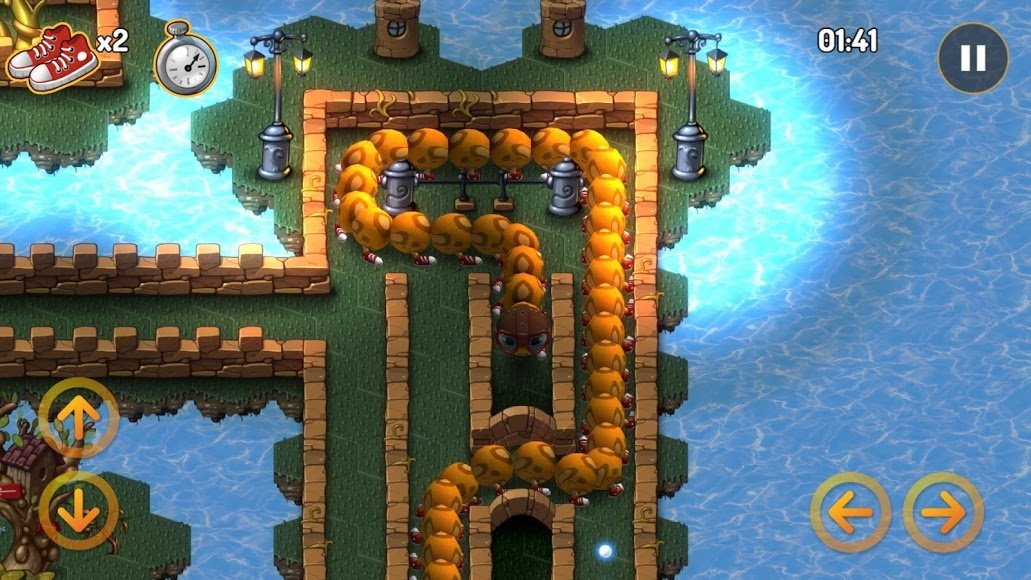Use the stopwatch power-up
This screenshot has width=1031, height=580.
(x=186, y=62)
